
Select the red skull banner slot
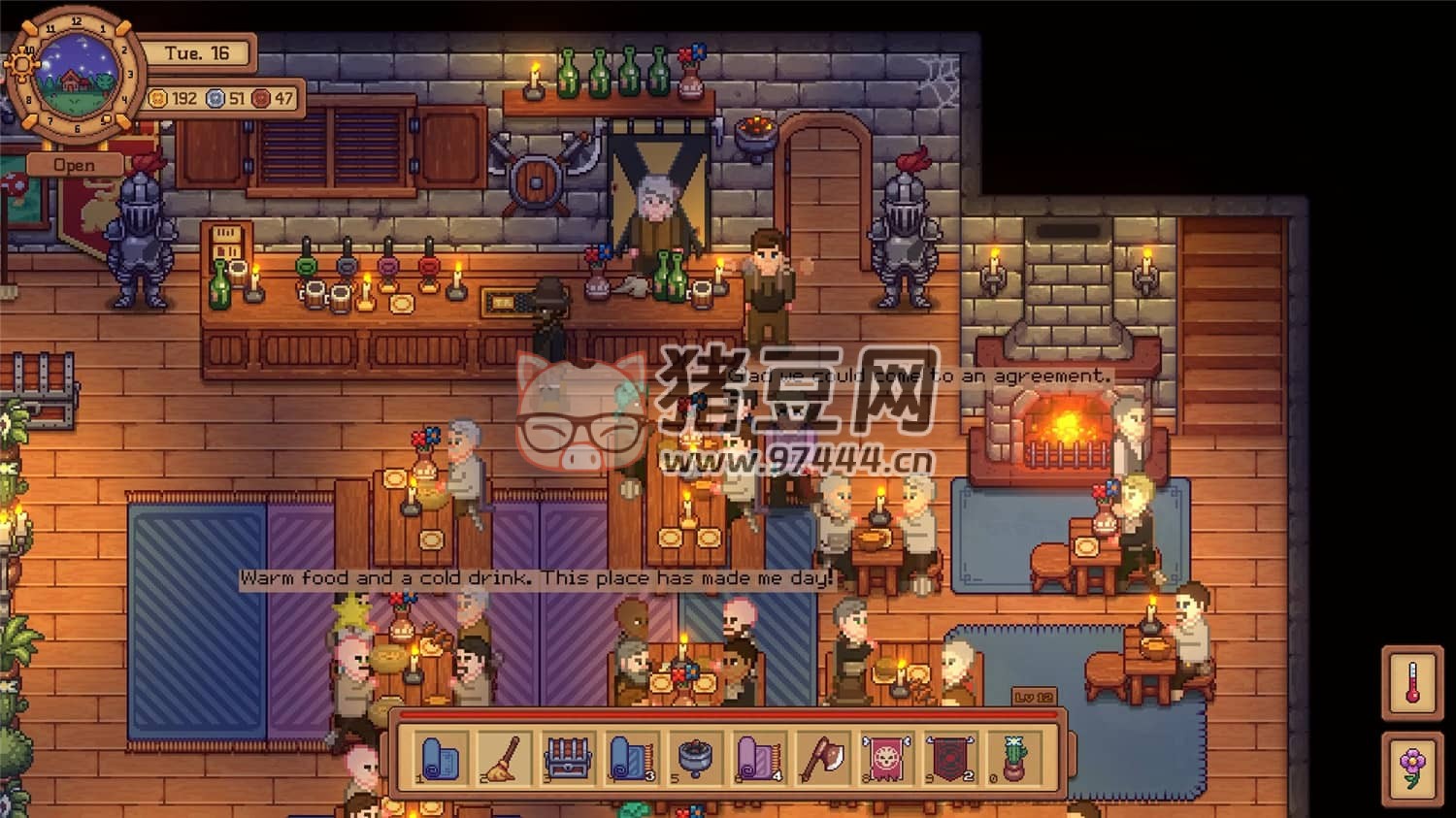click(x=885, y=758)
